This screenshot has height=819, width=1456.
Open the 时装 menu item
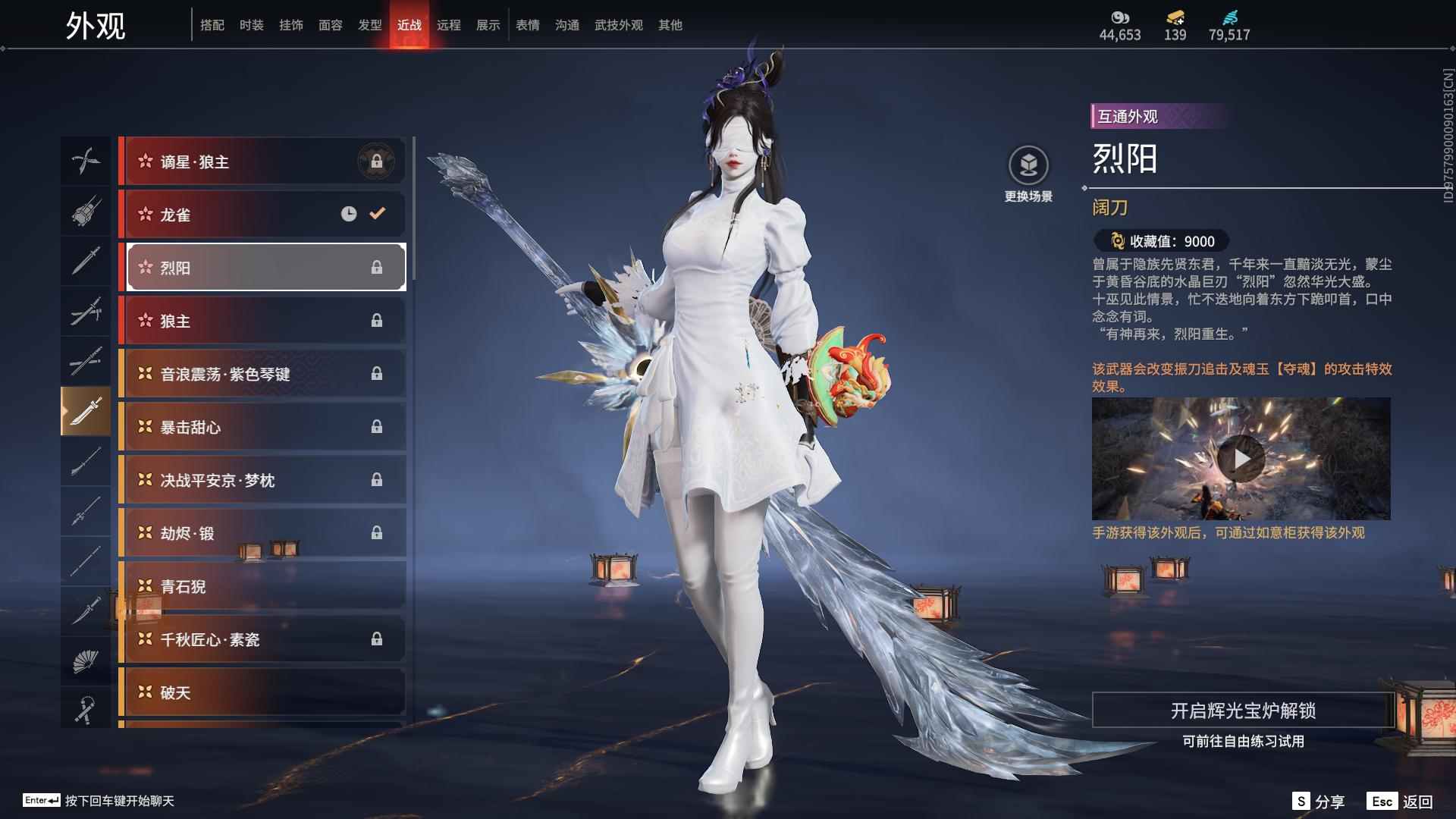(x=250, y=24)
